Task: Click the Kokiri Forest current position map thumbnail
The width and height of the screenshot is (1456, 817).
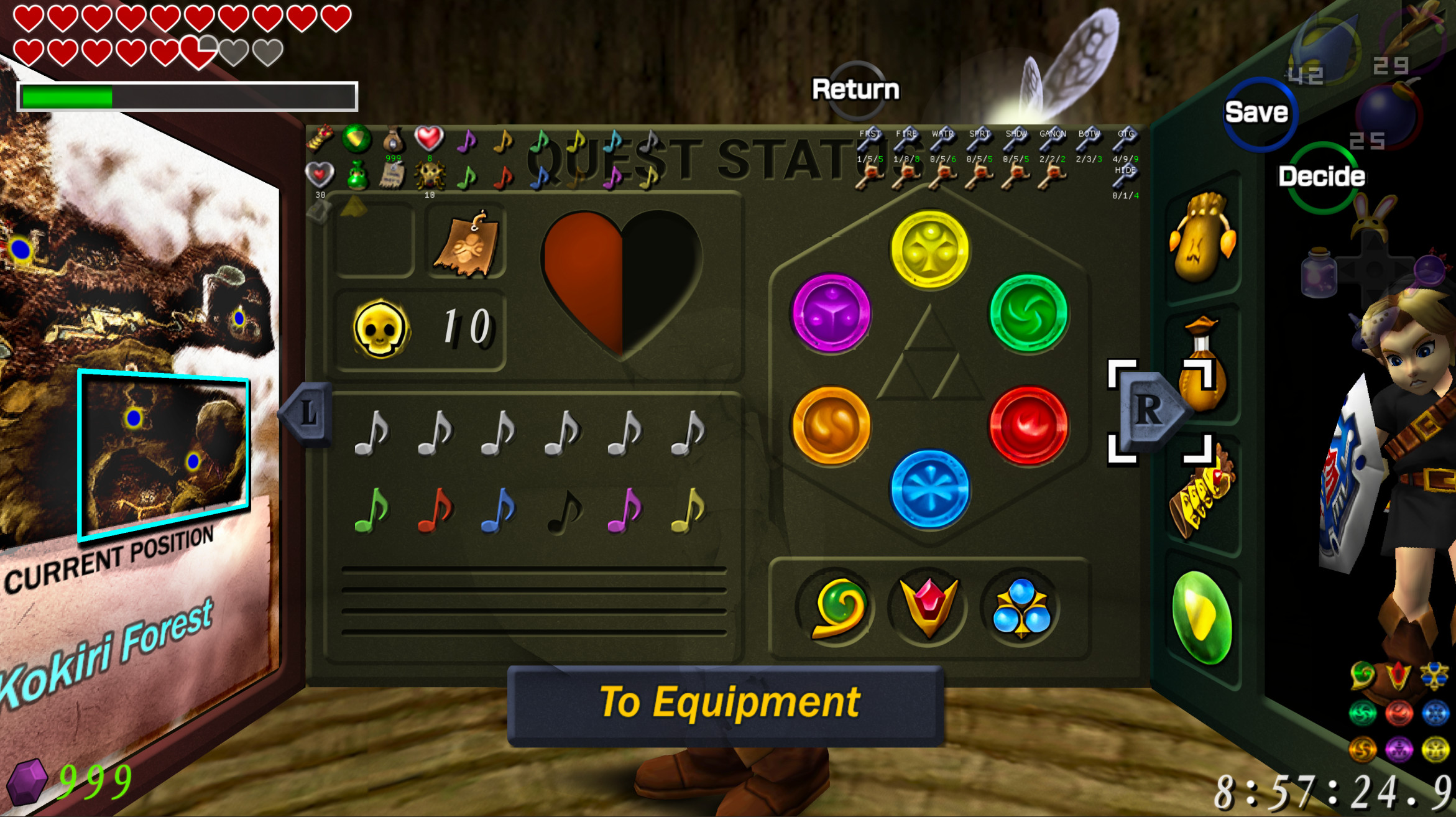Action: pos(164,454)
